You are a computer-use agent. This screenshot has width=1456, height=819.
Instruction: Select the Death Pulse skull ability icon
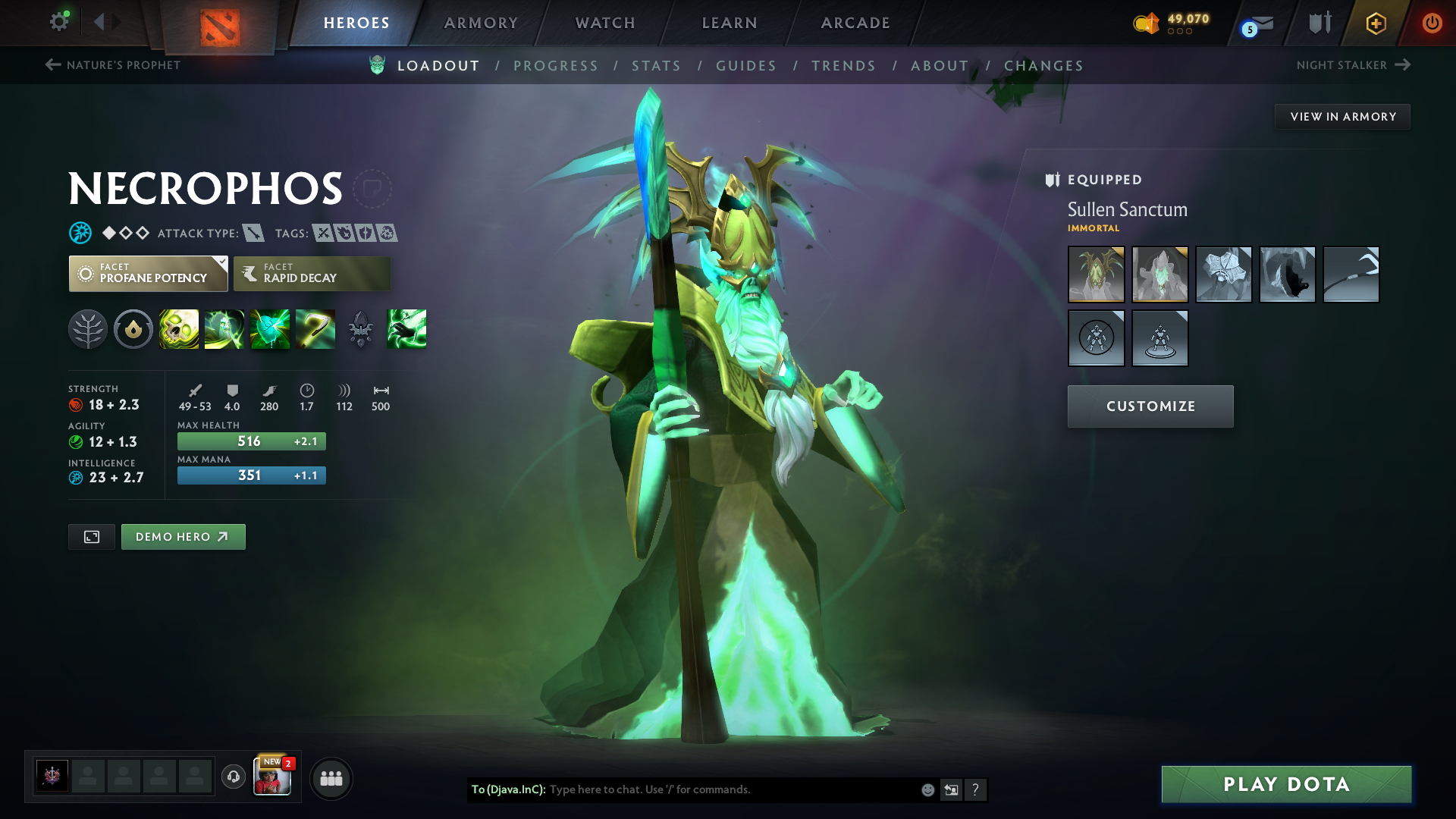[179, 329]
